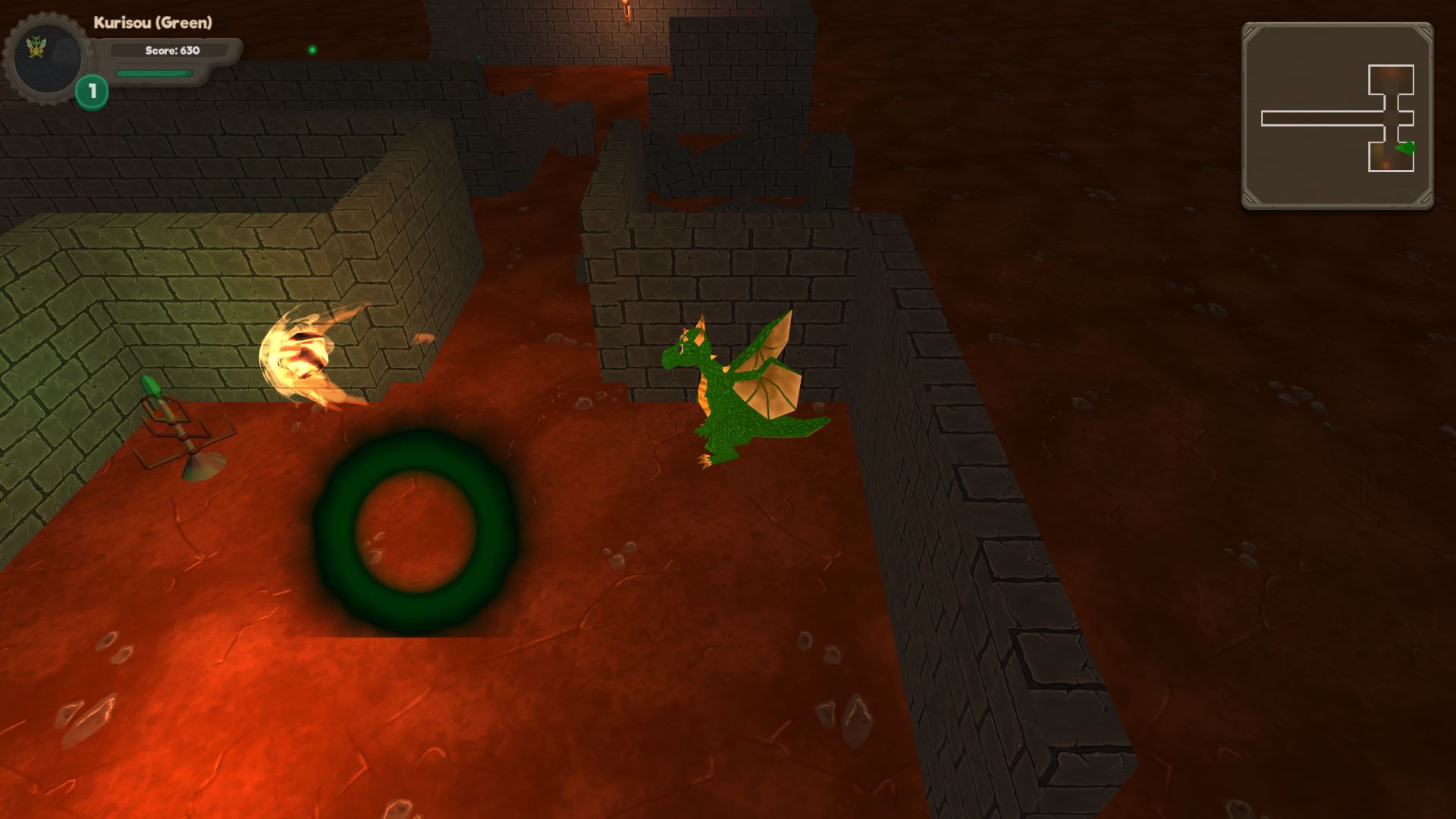
Task: Select the Kurisou (Green) name label
Action: coord(152,23)
